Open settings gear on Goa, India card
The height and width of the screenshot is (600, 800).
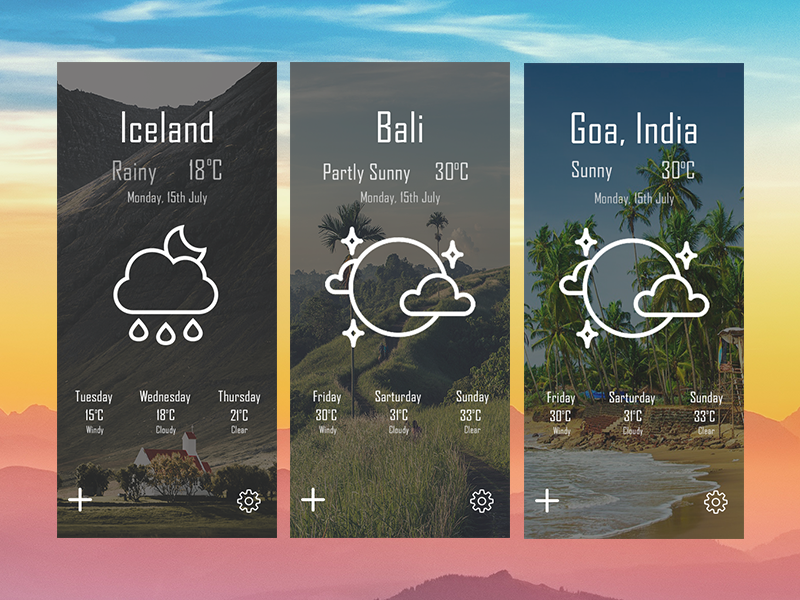point(715,501)
